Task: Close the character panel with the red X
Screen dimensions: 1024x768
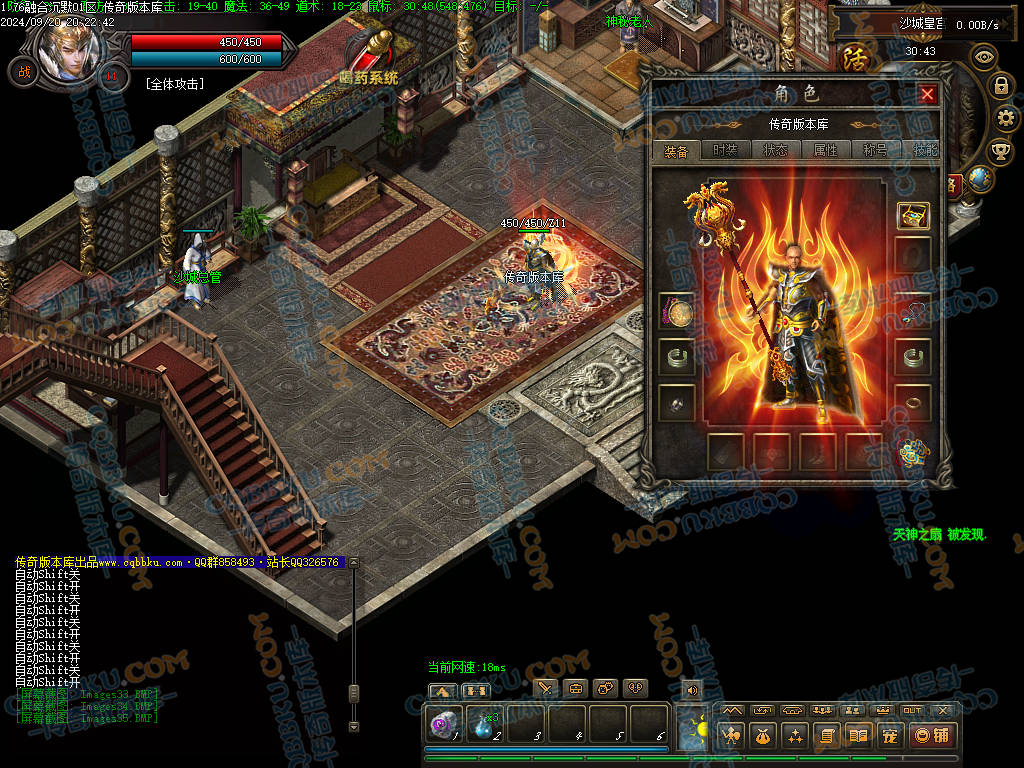Action: (x=927, y=94)
